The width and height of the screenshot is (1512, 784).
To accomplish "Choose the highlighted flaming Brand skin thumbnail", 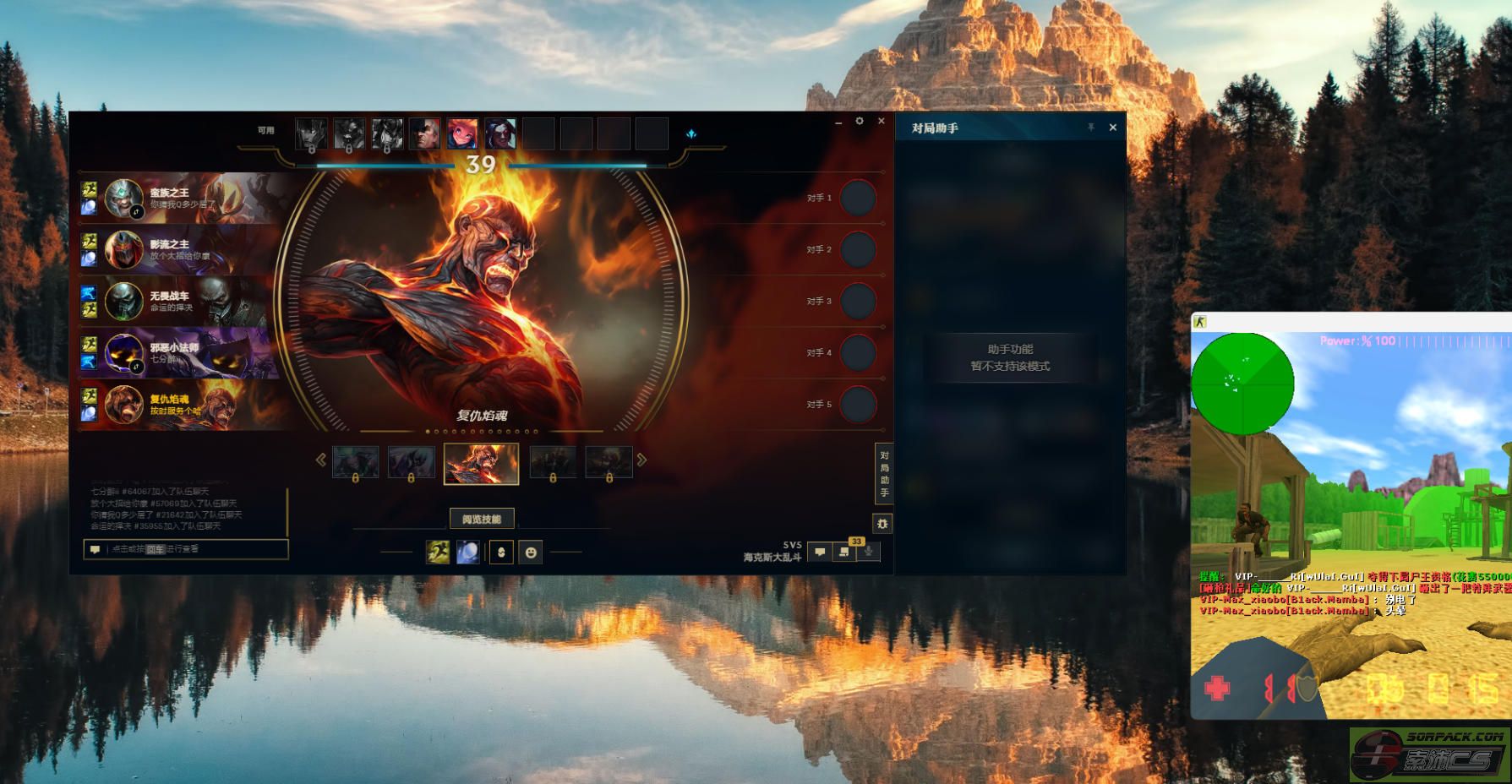I will click(481, 464).
